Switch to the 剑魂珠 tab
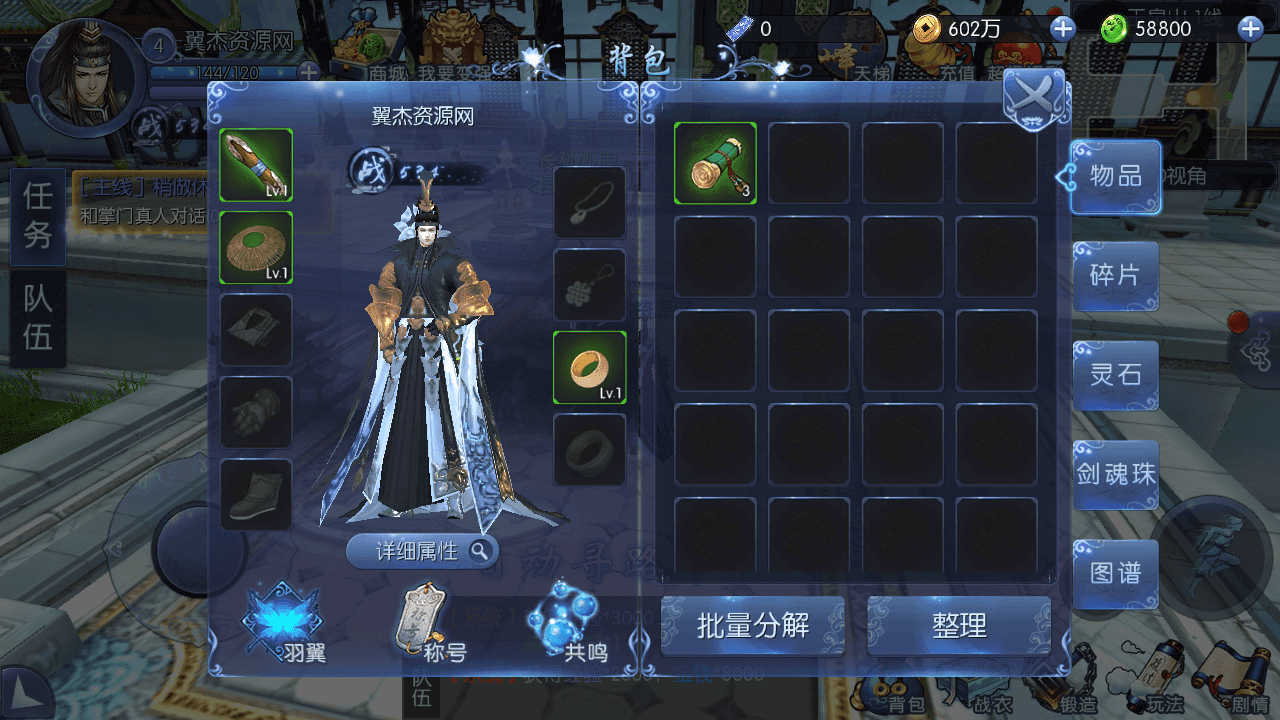Screen dimensions: 1280x720 point(1115,474)
